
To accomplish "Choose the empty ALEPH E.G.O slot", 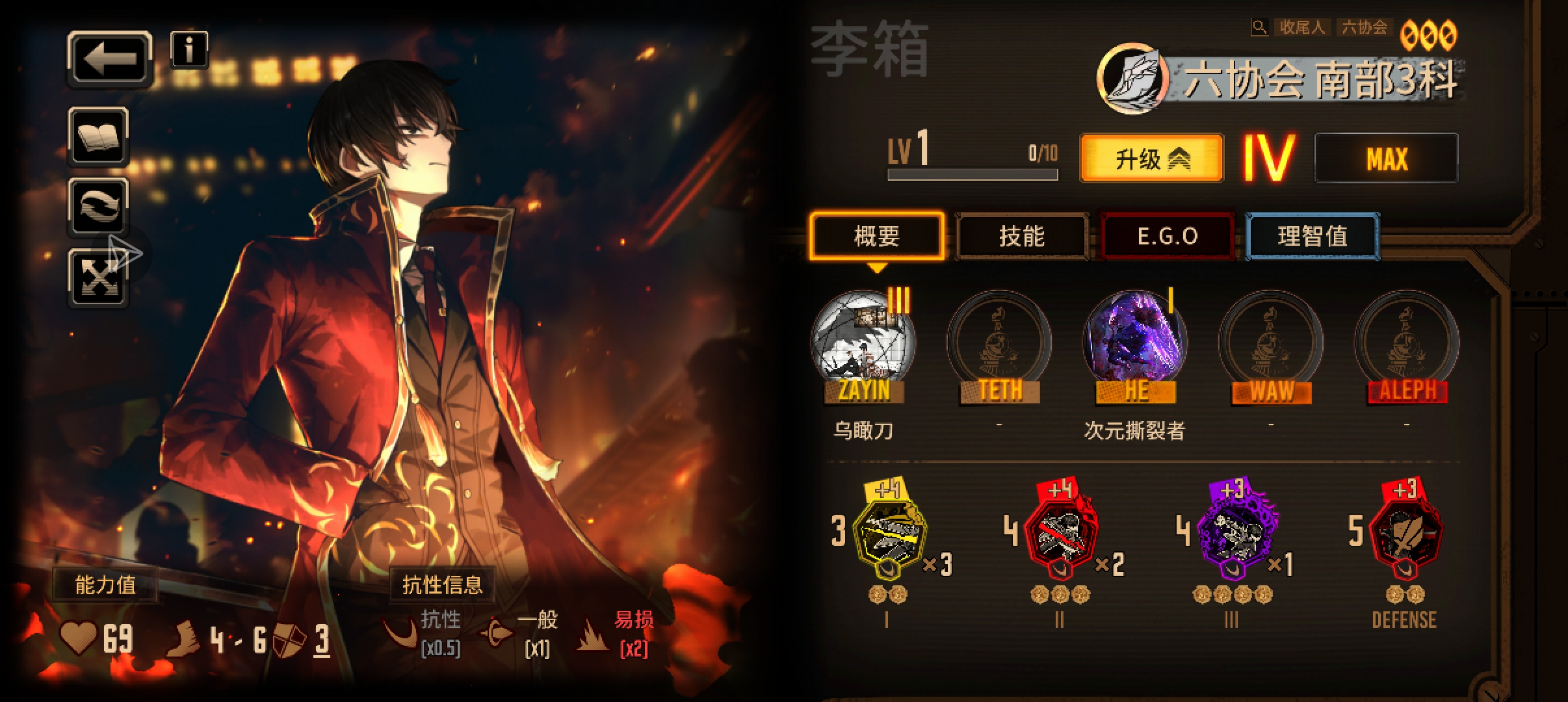I will (x=1407, y=343).
